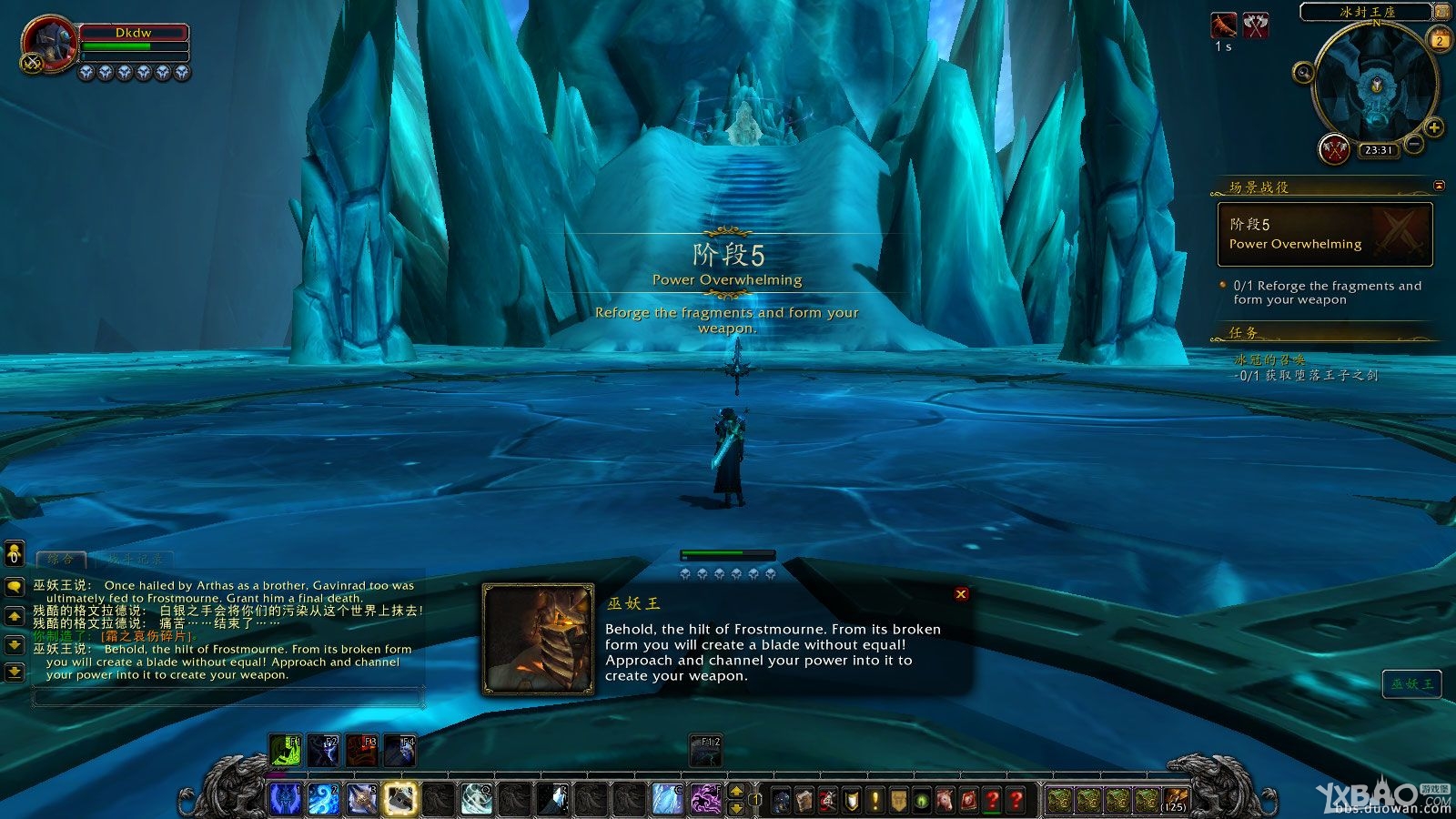Screen dimensions: 1456x819
Task: Open the chat speech-bubble menu
Action: pos(14,587)
